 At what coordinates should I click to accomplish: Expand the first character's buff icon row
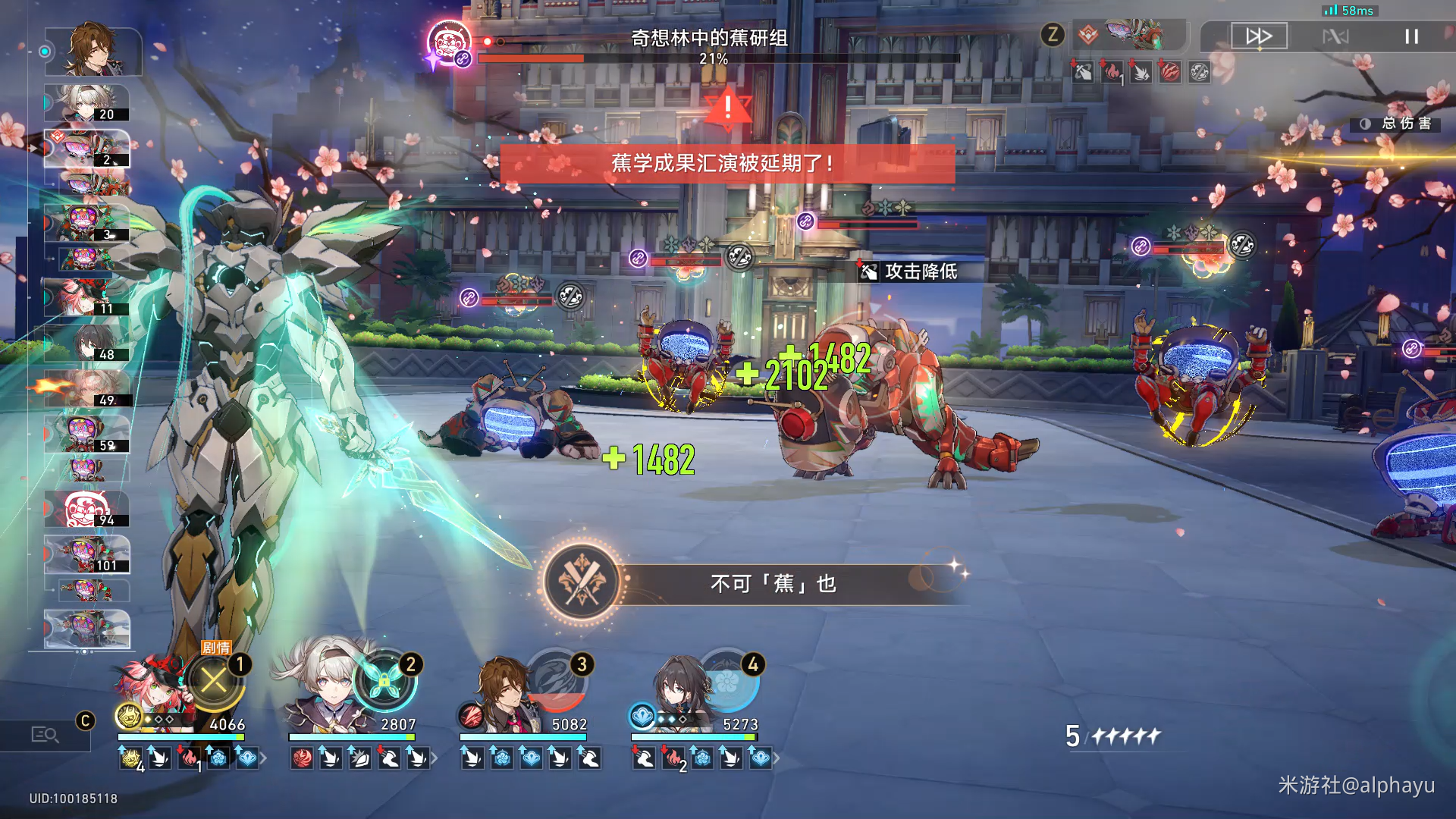coord(263,758)
